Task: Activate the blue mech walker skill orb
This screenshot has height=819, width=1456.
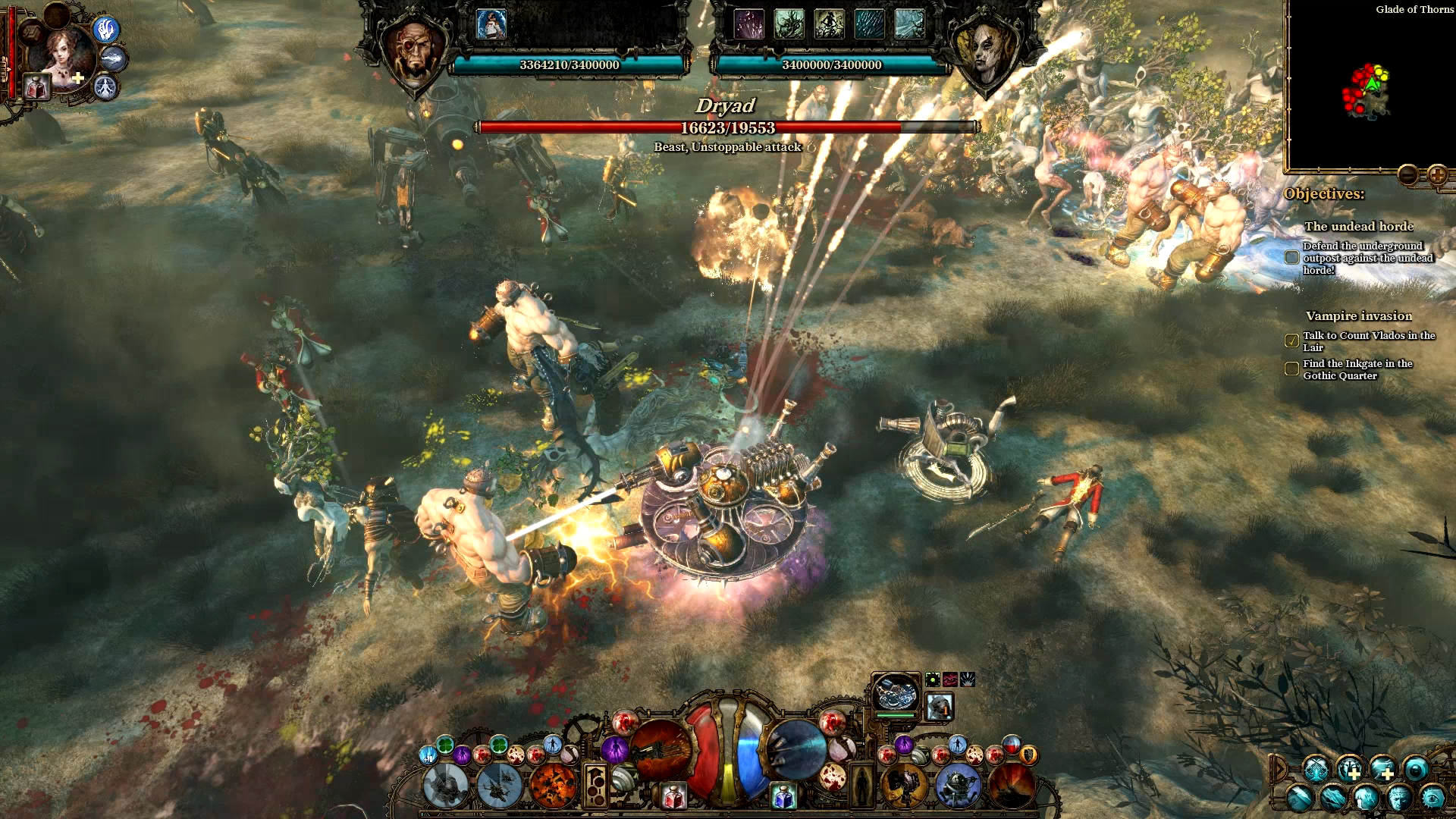Action: [958, 785]
